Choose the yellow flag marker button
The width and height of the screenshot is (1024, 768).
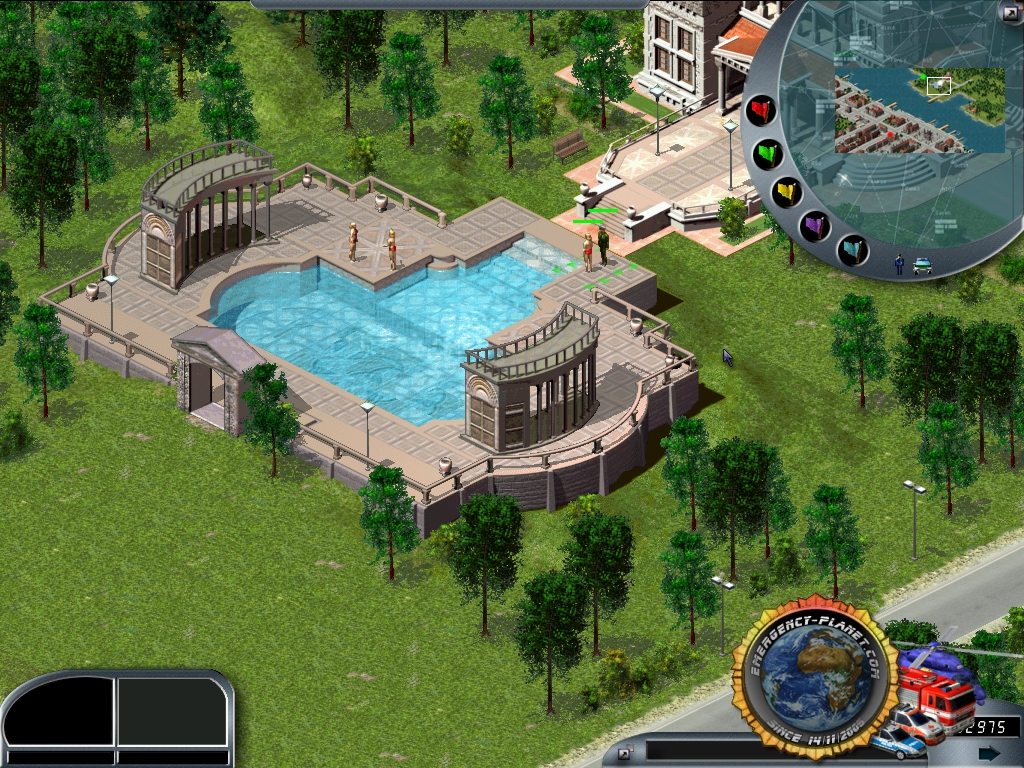click(x=787, y=191)
